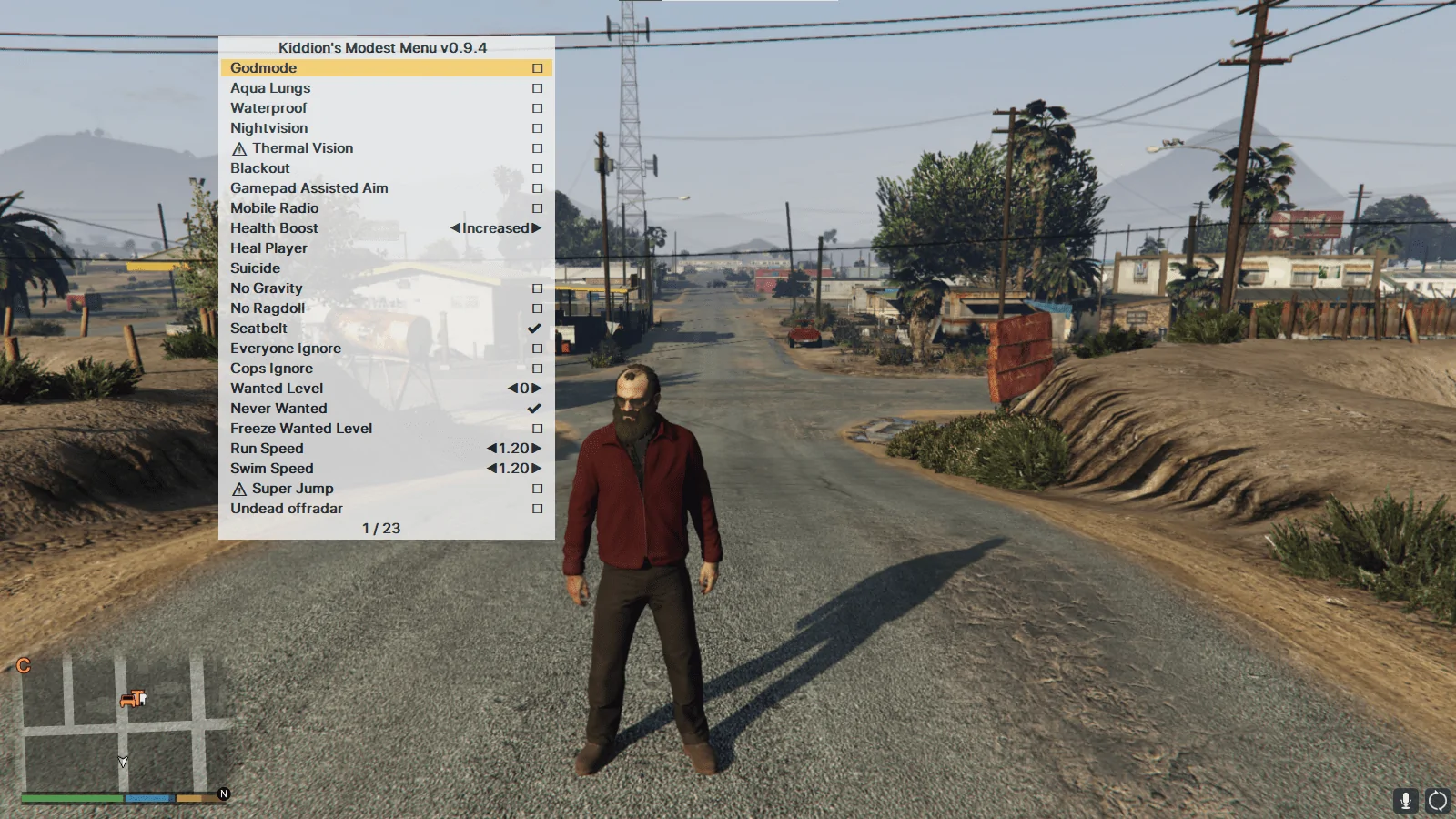Uncheck the Seatbelt option

pyautogui.click(x=535, y=329)
